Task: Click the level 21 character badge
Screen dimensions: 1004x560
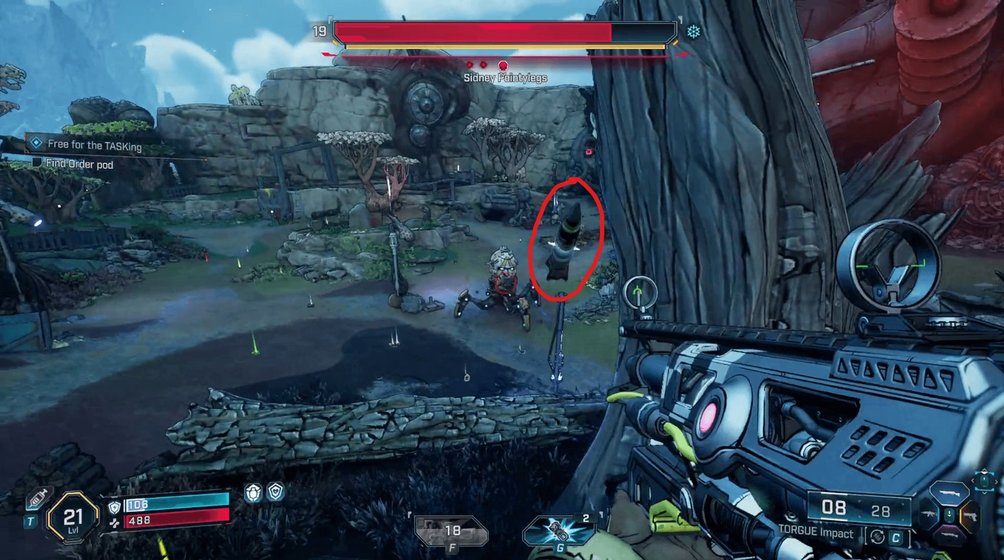Action: point(69,518)
